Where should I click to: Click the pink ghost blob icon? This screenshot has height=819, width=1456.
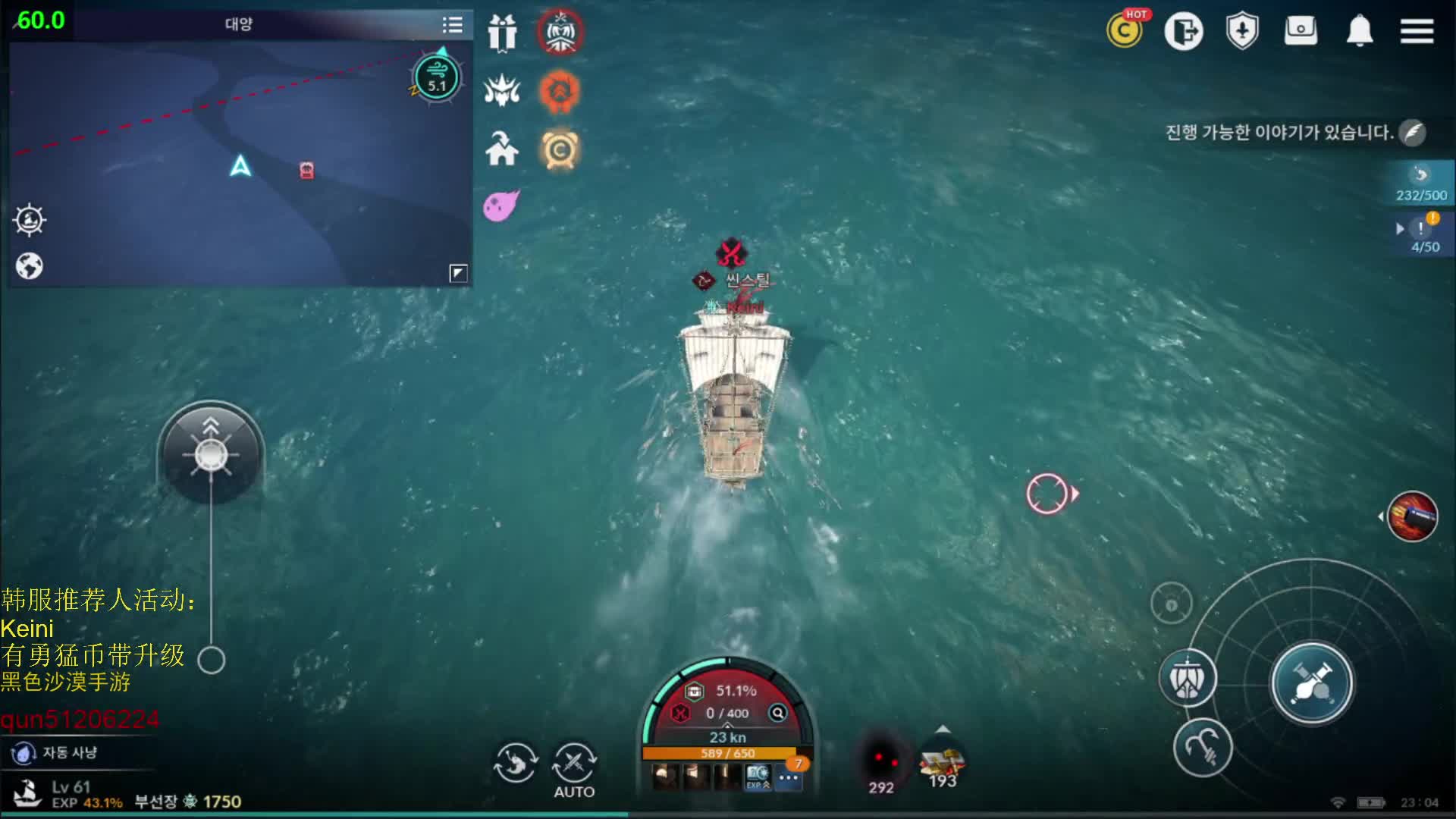tap(500, 205)
